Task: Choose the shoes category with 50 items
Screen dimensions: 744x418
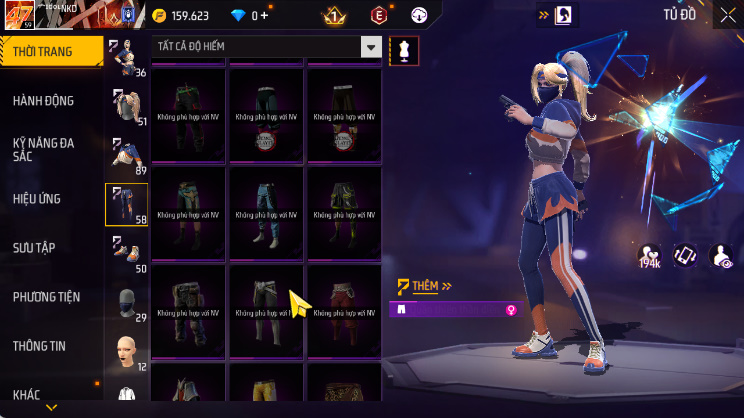Action: pos(127,254)
